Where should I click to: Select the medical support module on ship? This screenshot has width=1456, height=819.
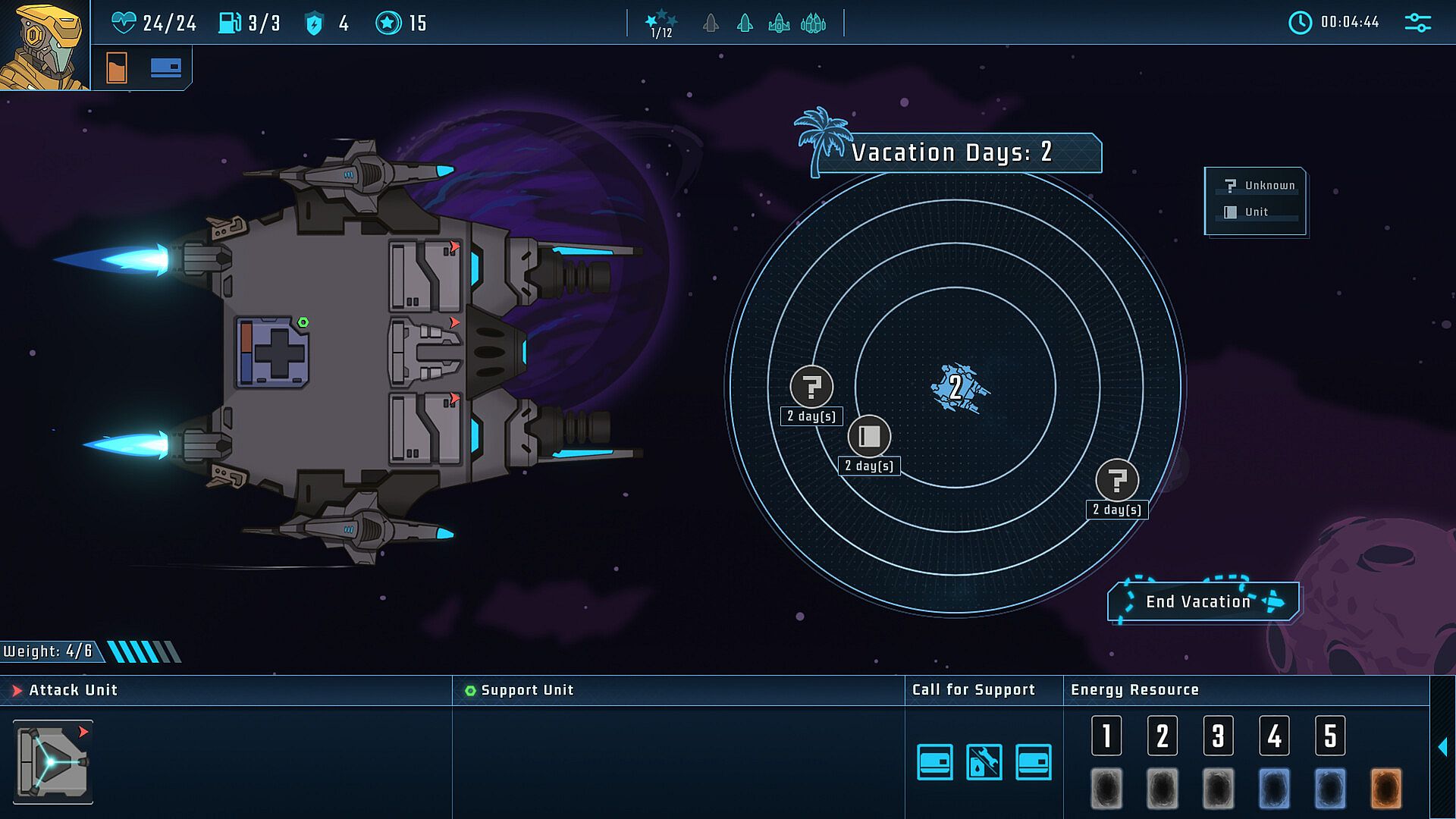272,353
